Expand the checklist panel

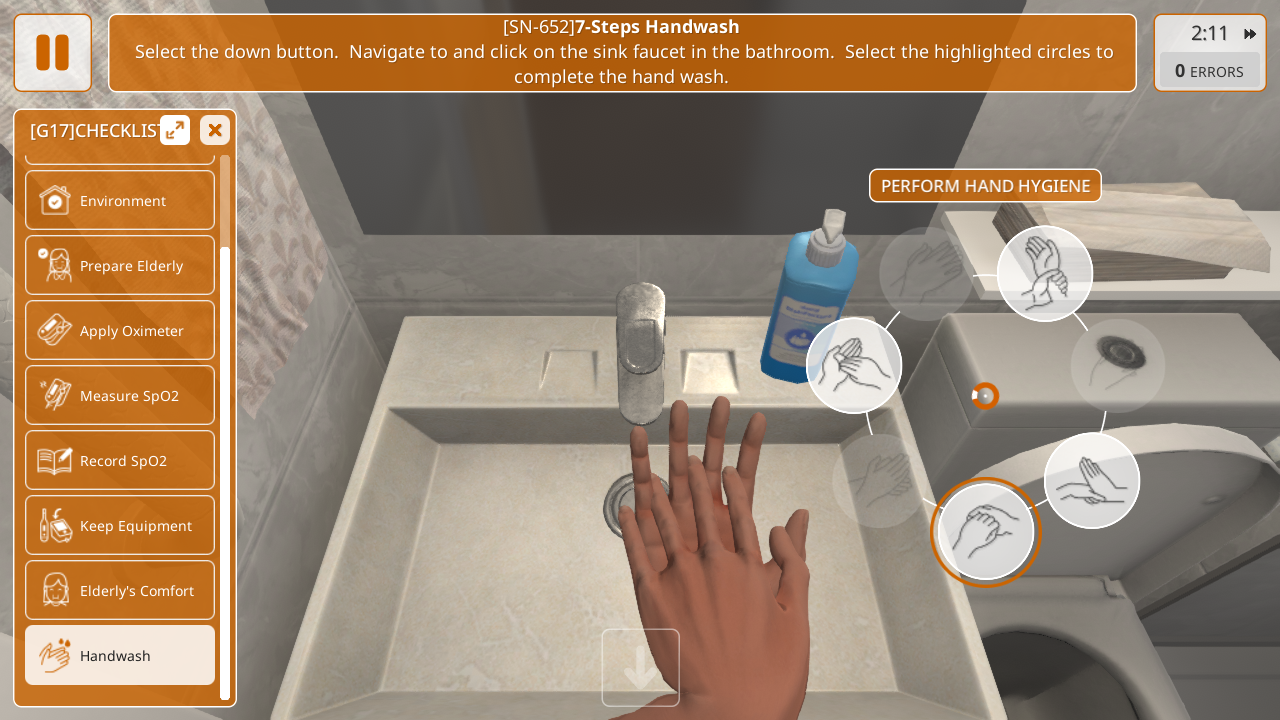tap(175, 130)
